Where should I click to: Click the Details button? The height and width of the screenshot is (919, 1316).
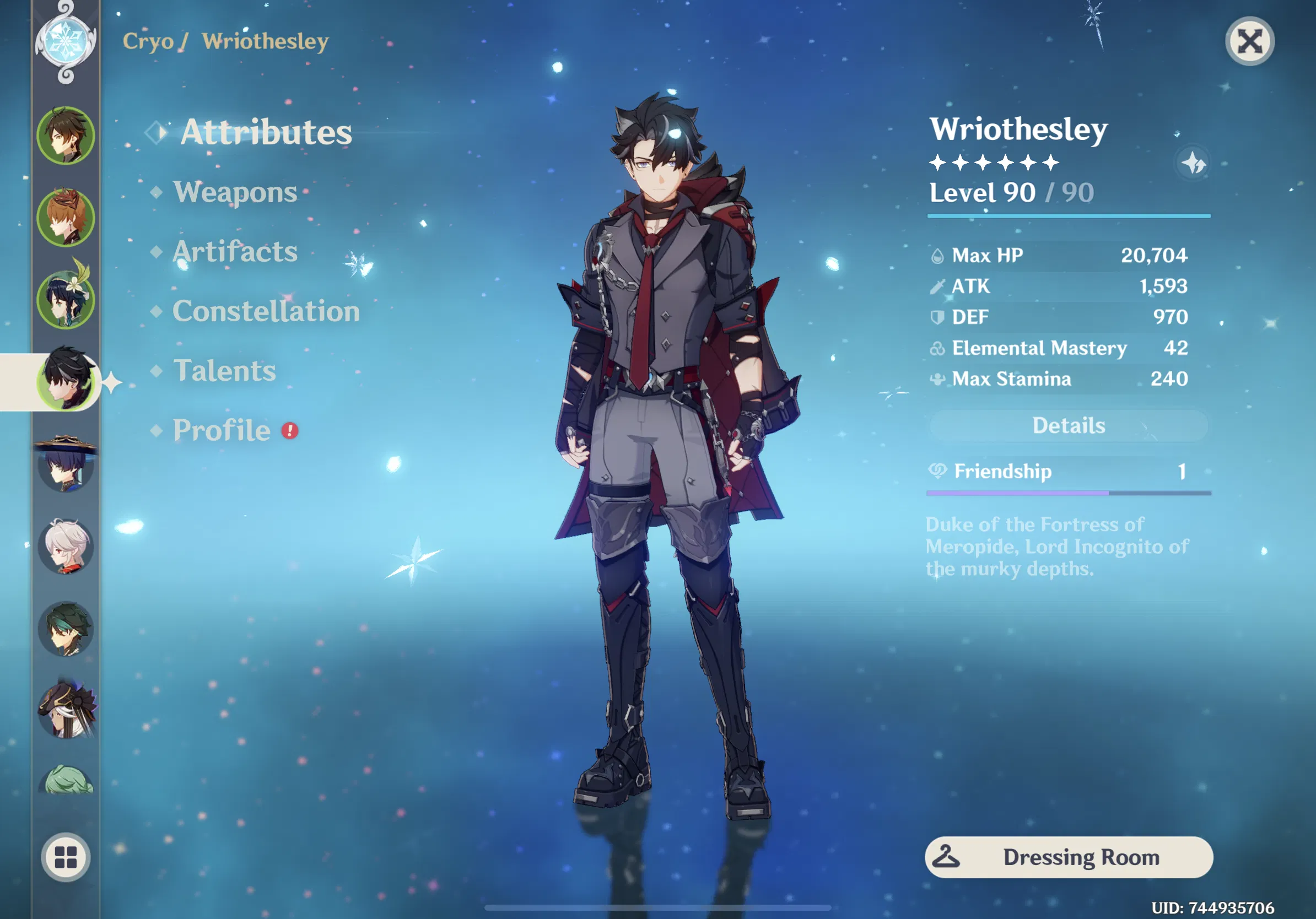tap(1069, 425)
